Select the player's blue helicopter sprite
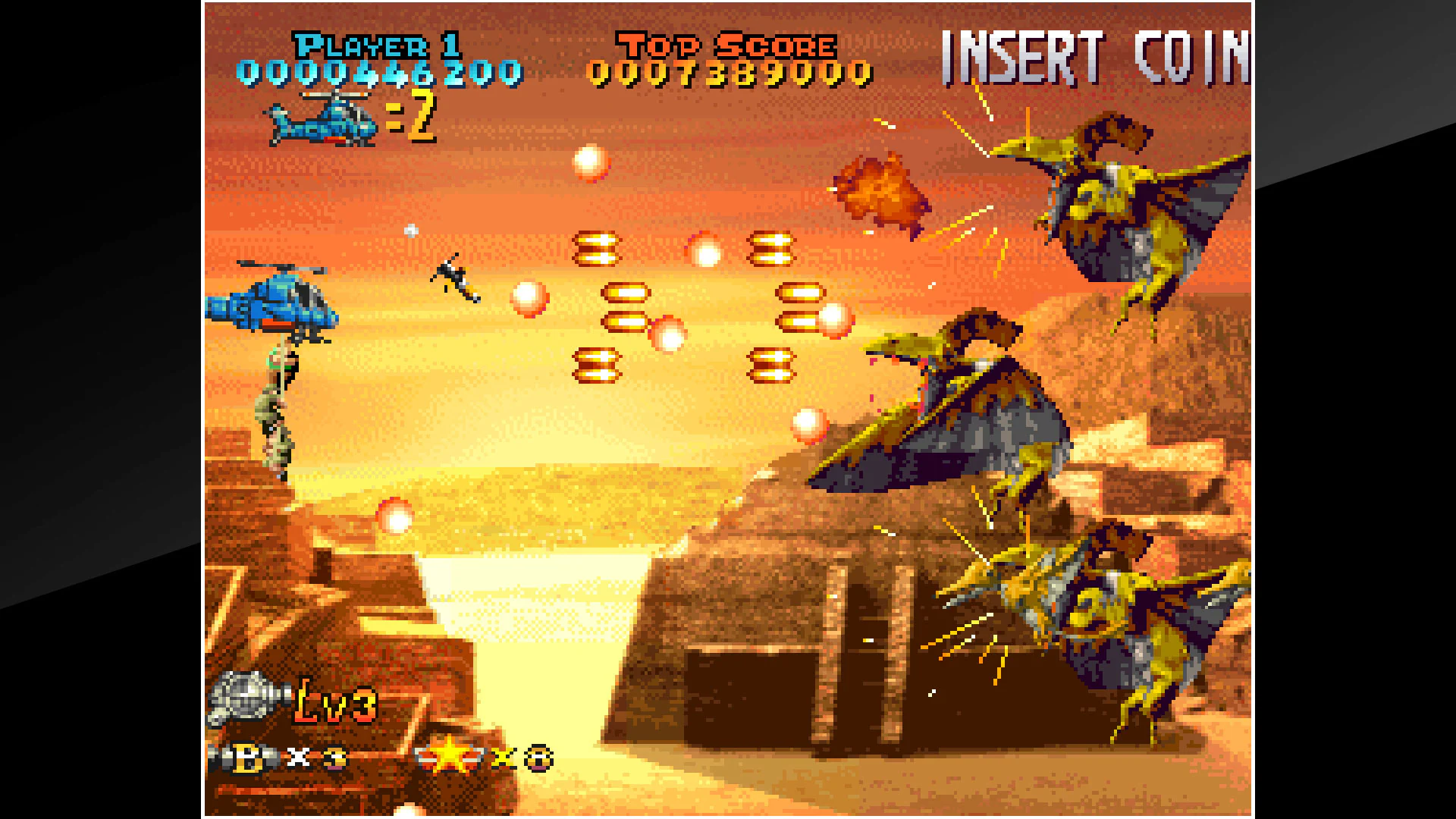Image resolution: width=1456 pixels, height=819 pixels. pos(273,311)
